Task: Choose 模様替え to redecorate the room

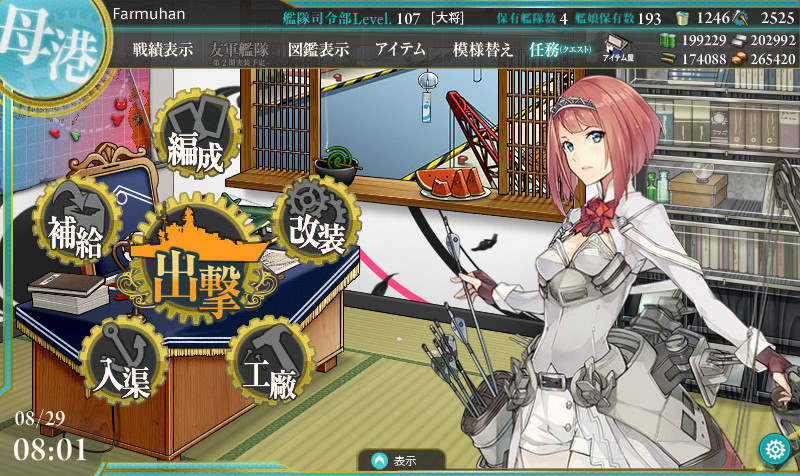Action: click(x=483, y=50)
